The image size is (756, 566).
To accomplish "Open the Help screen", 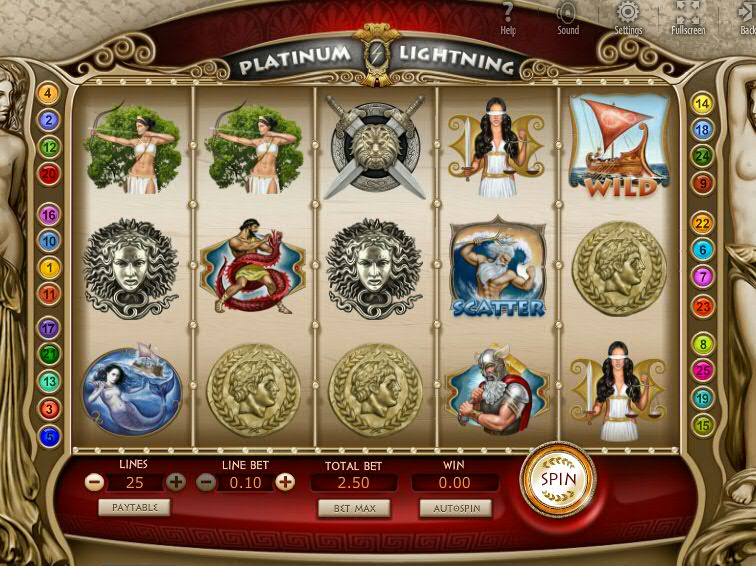I will (x=508, y=18).
